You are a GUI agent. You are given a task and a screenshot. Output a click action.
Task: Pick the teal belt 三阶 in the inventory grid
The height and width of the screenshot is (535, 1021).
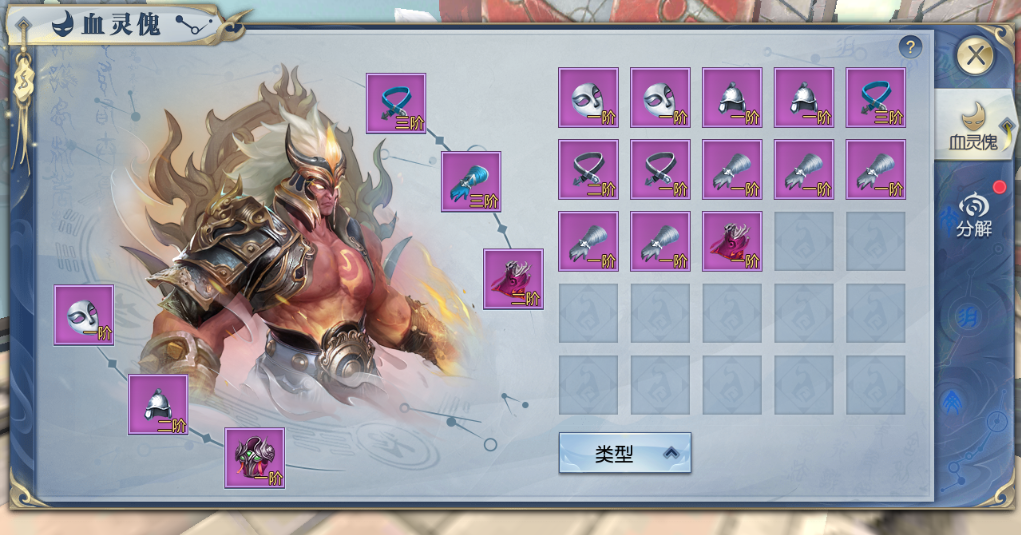876,98
